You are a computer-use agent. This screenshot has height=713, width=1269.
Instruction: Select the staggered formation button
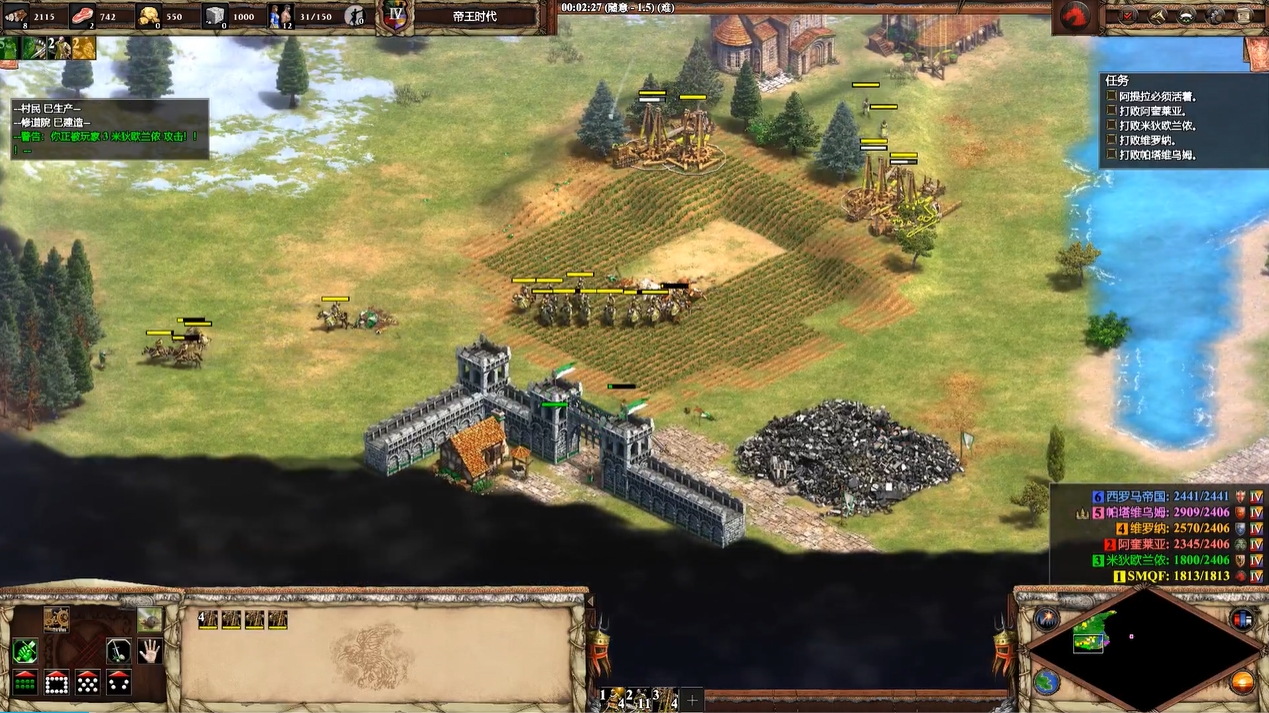coord(88,683)
